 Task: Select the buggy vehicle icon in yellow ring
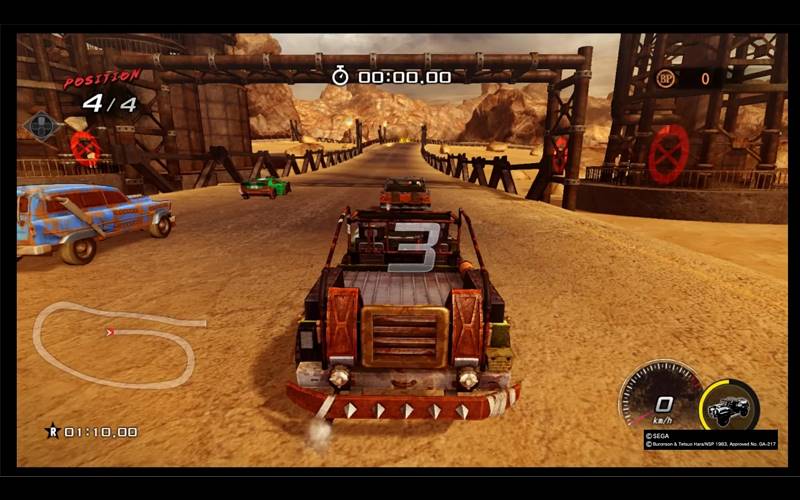tap(729, 406)
